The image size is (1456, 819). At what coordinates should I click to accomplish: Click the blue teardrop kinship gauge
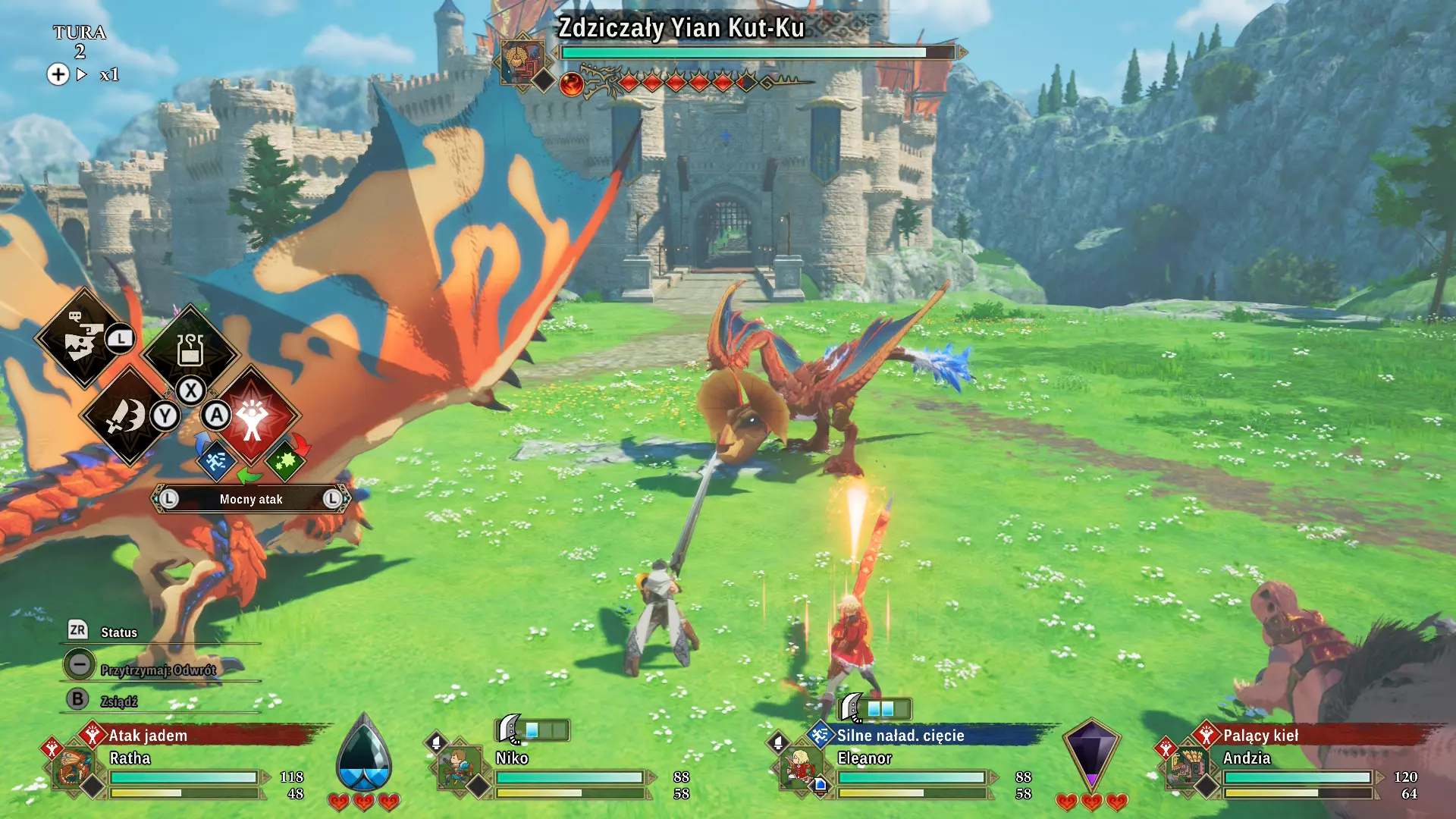tap(364, 755)
